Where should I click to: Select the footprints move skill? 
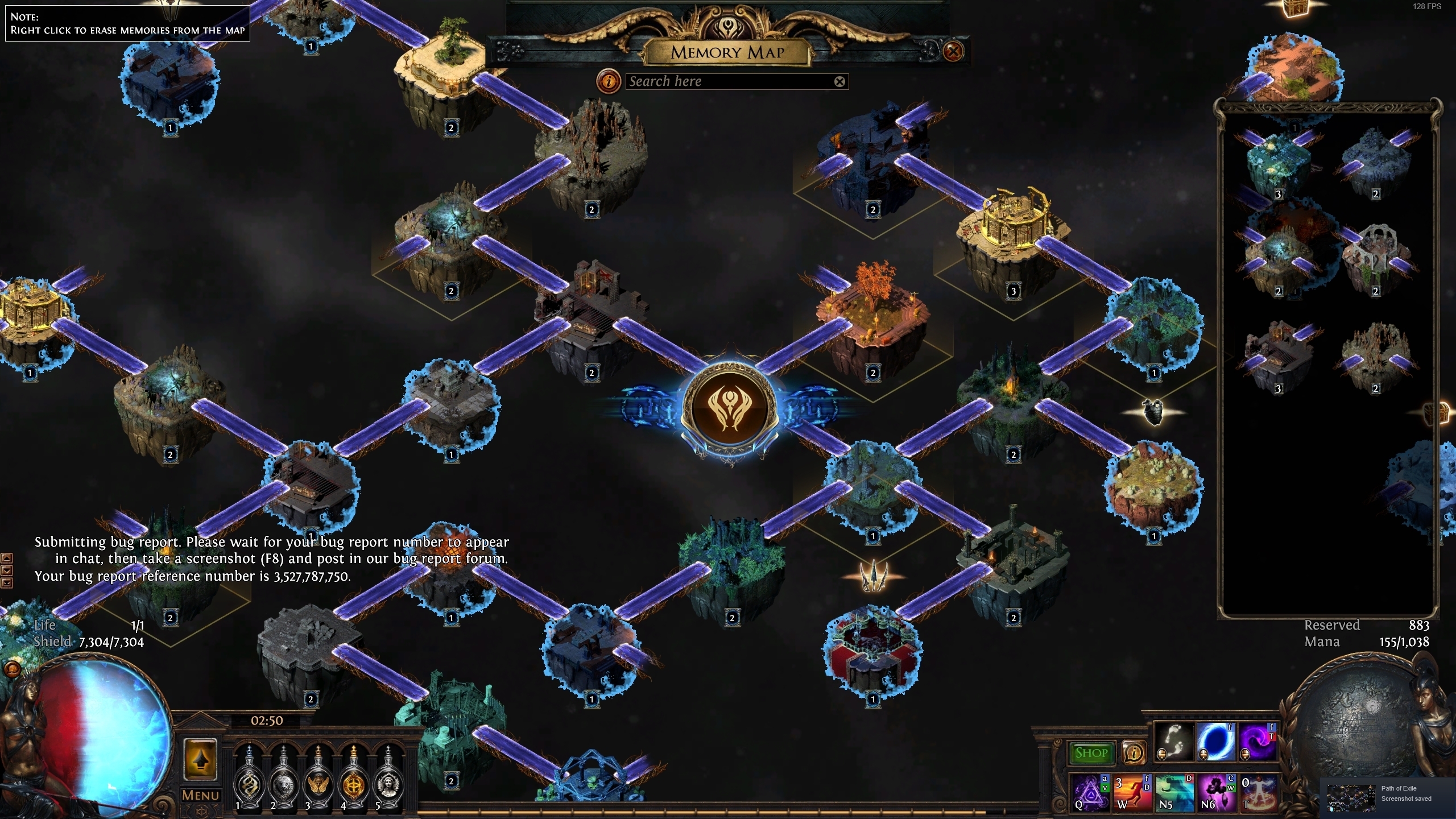pyautogui.click(x=1173, y=741)
